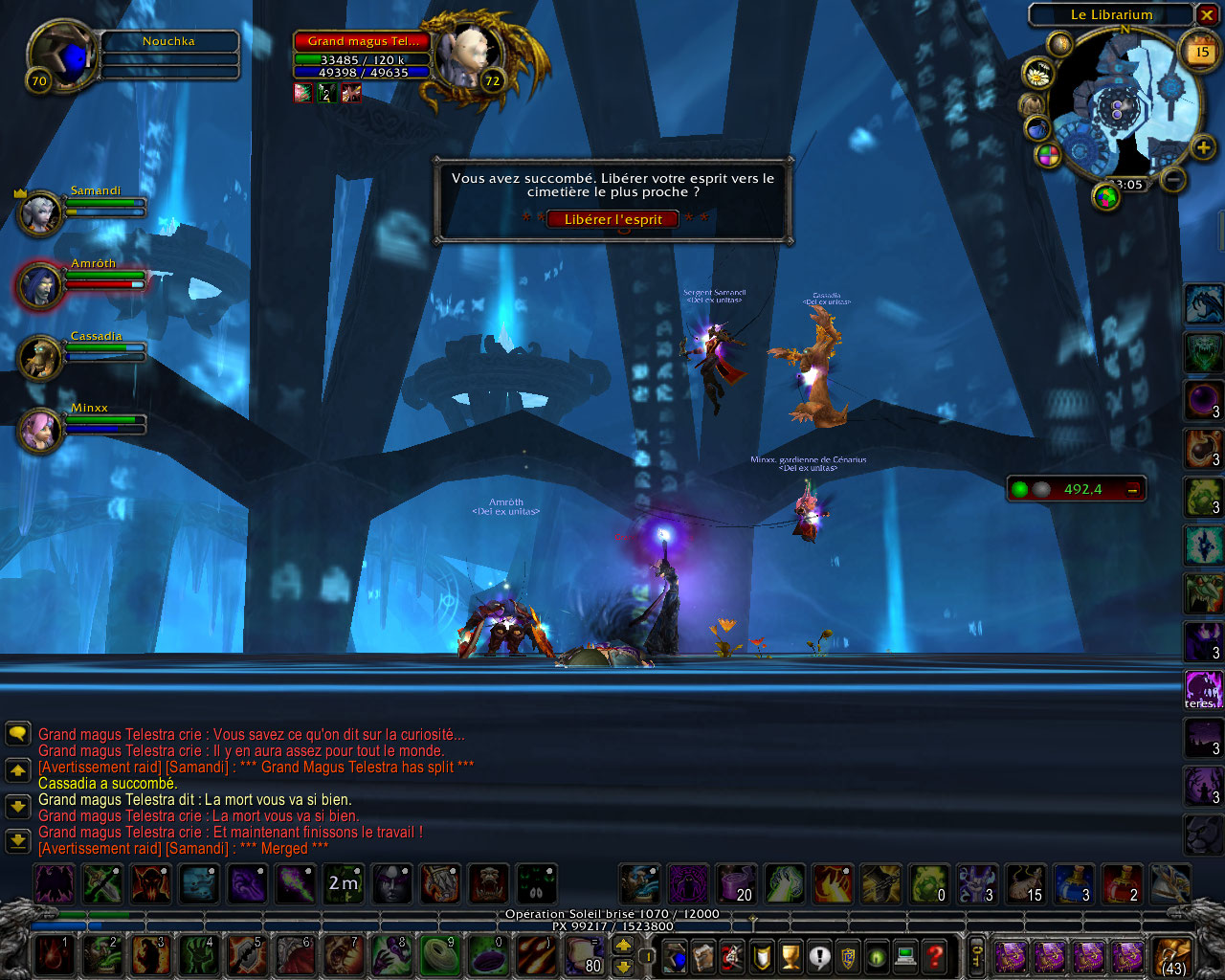This screenshot has height=980, width=1225.
Task: Select party member Amröth's frame
Action: (x=40, y=285)
